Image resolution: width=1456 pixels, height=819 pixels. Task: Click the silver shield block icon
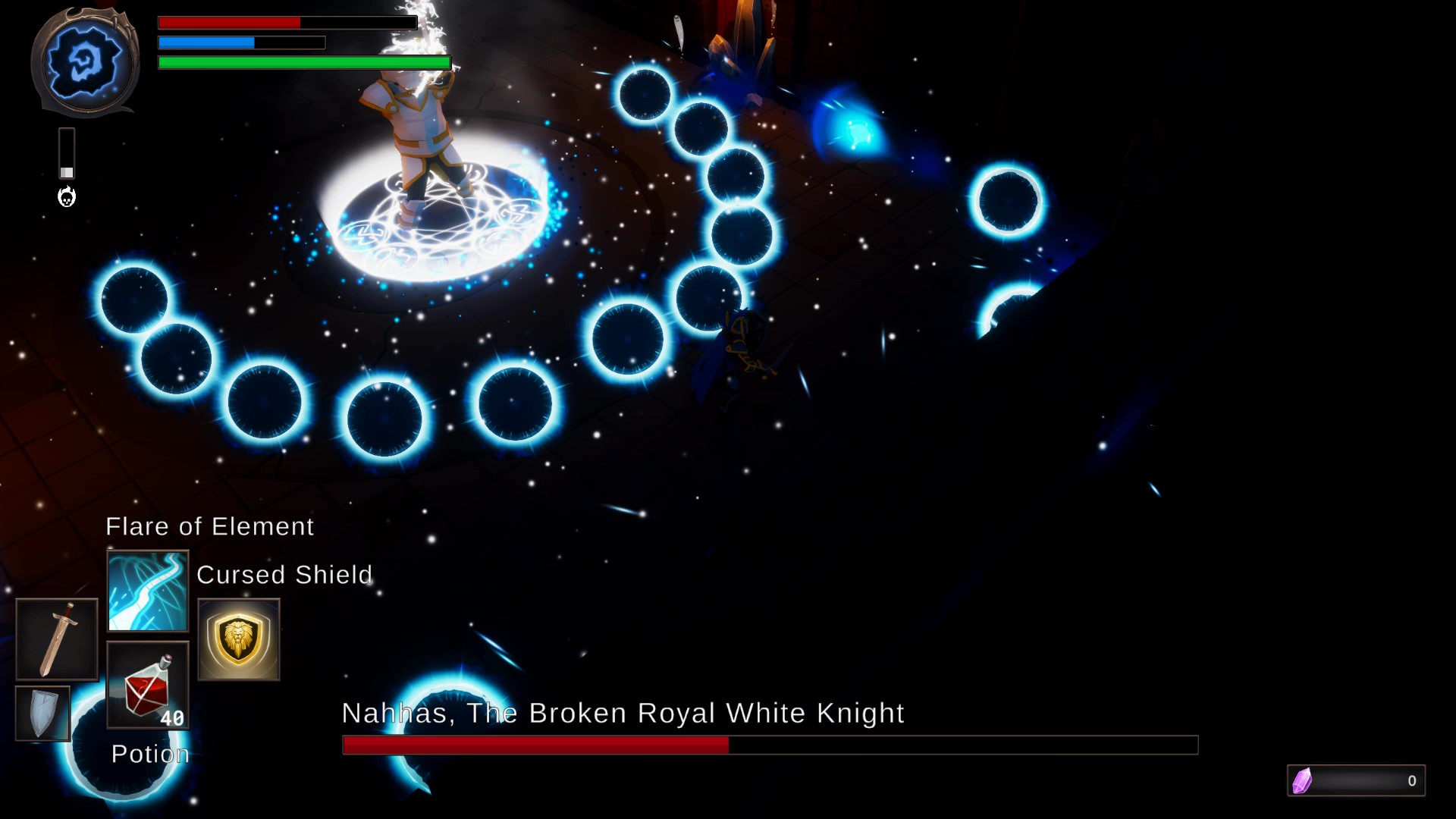42,713
